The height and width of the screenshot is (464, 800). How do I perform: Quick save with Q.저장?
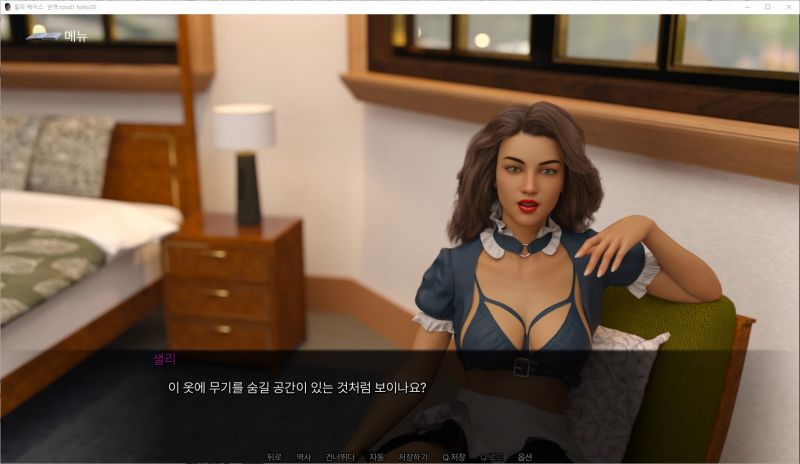[453, 457]
